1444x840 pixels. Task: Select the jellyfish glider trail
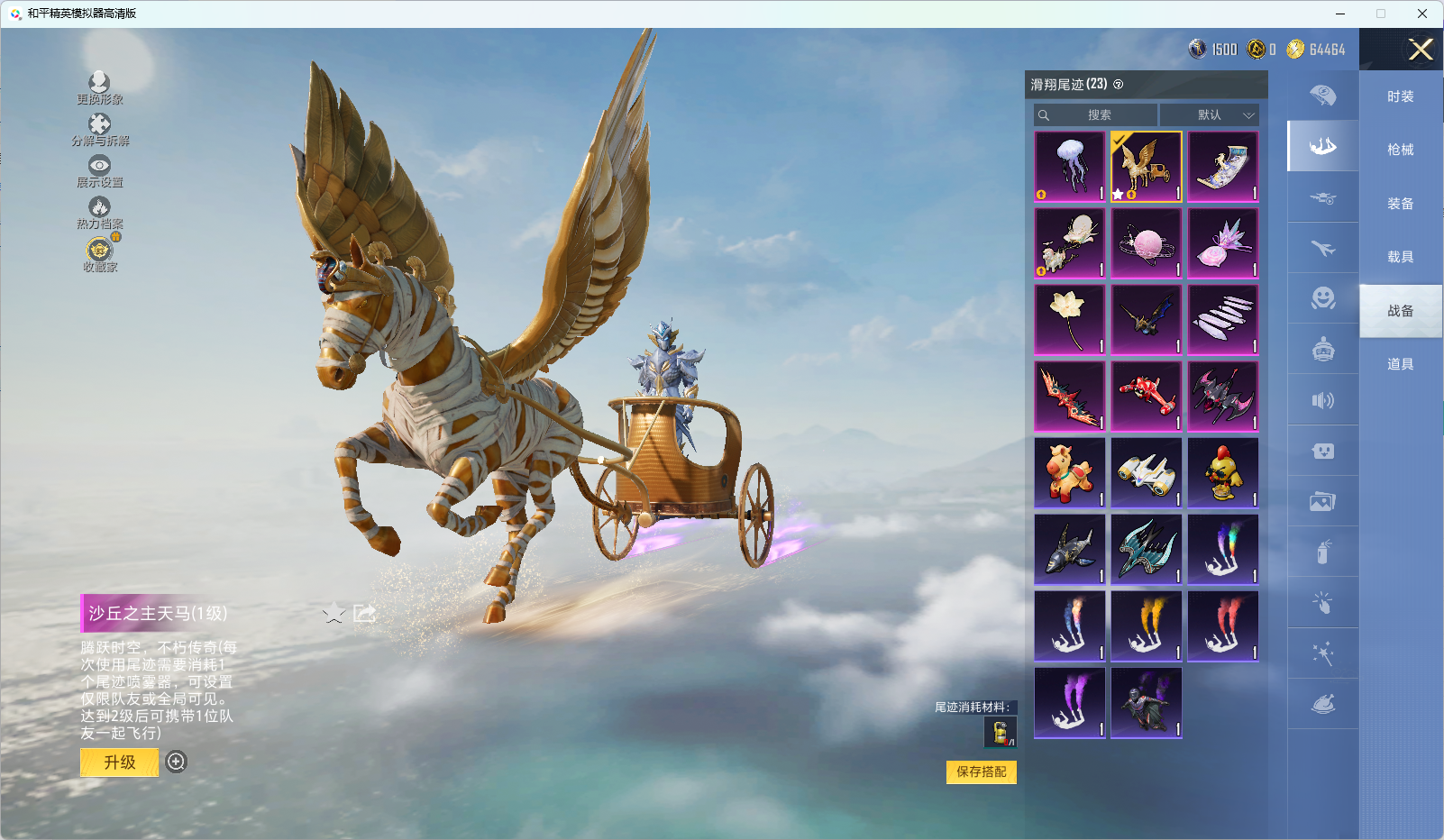1070,167
